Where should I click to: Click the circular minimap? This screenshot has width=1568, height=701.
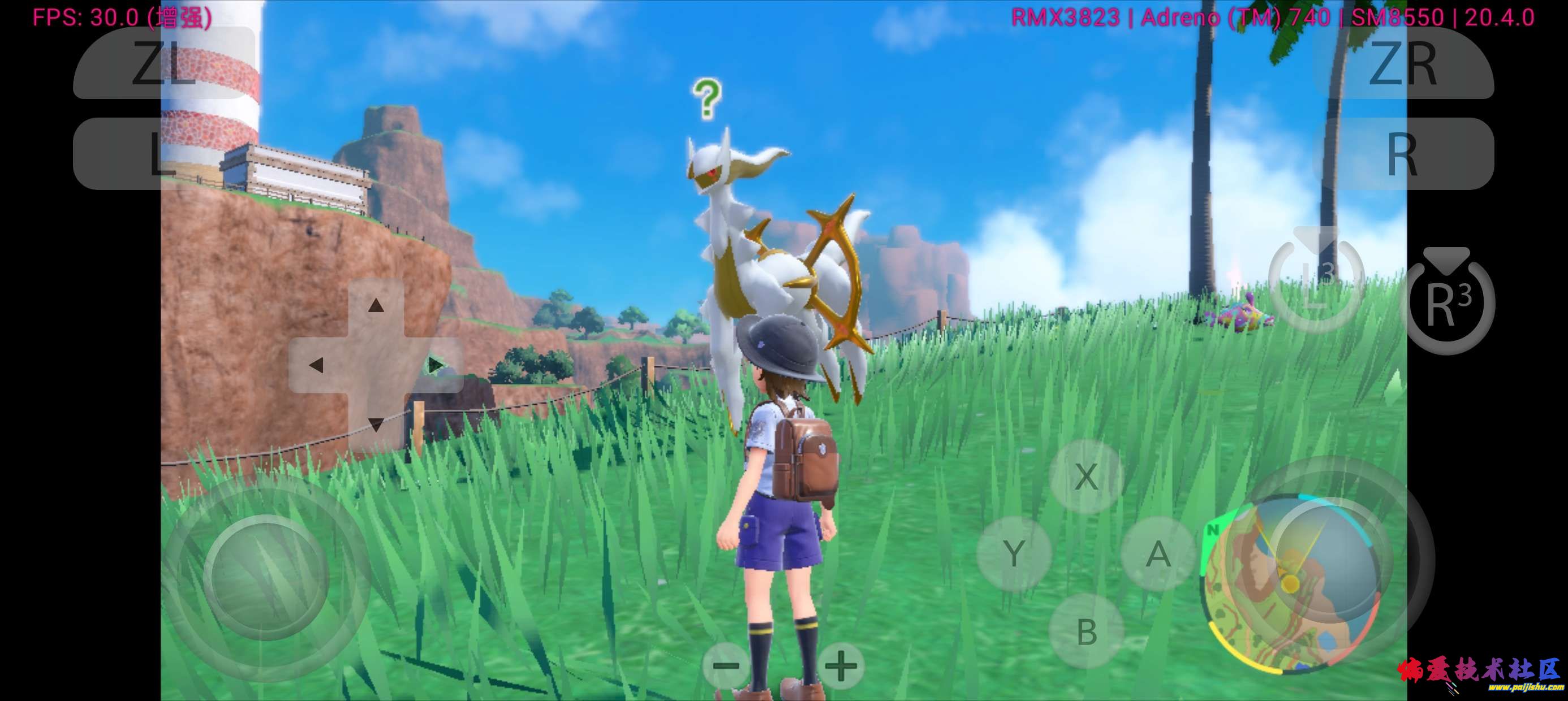tap(1290, 584)
